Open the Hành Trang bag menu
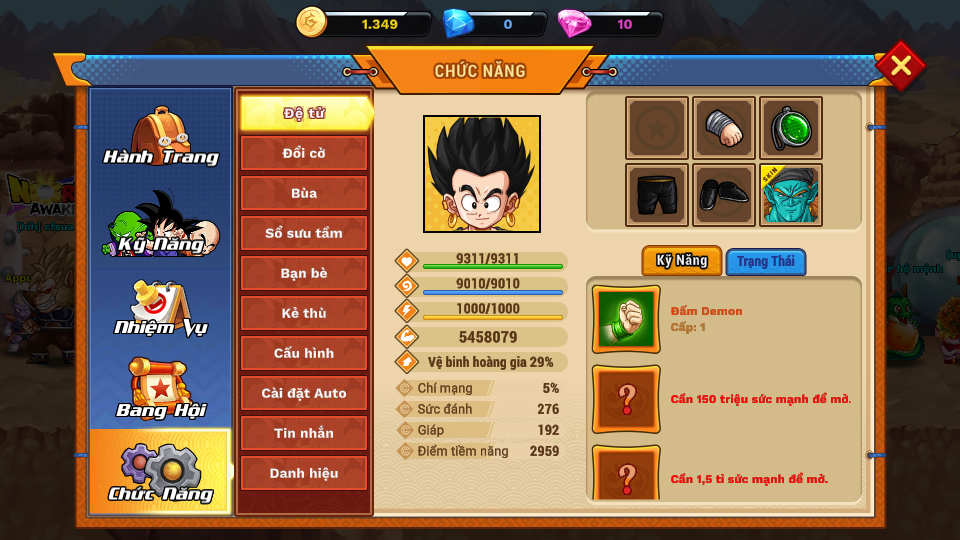This screenshot has height=540, width=960. (160, 137)
